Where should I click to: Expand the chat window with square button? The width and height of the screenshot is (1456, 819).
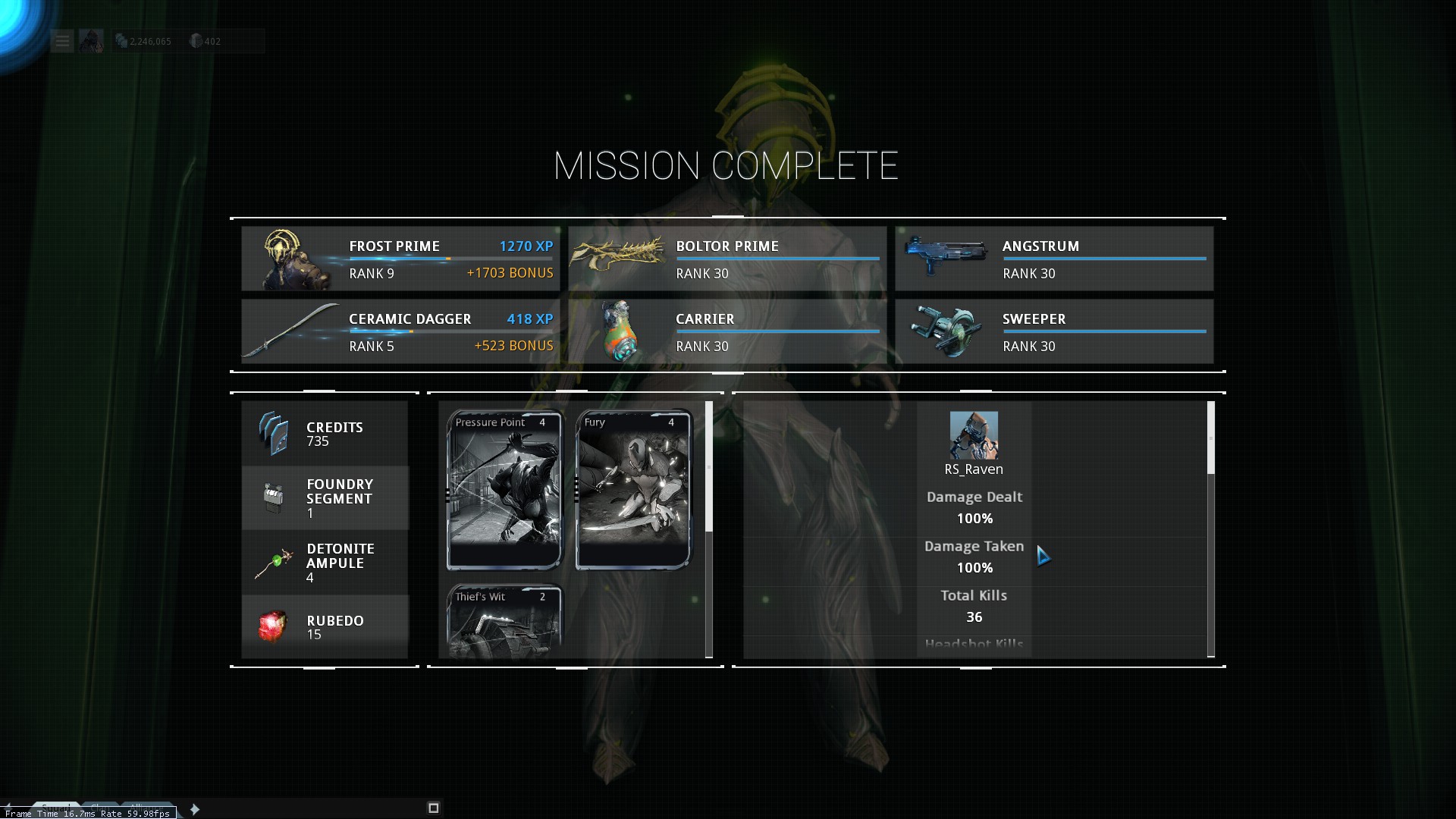click(434, 808)
